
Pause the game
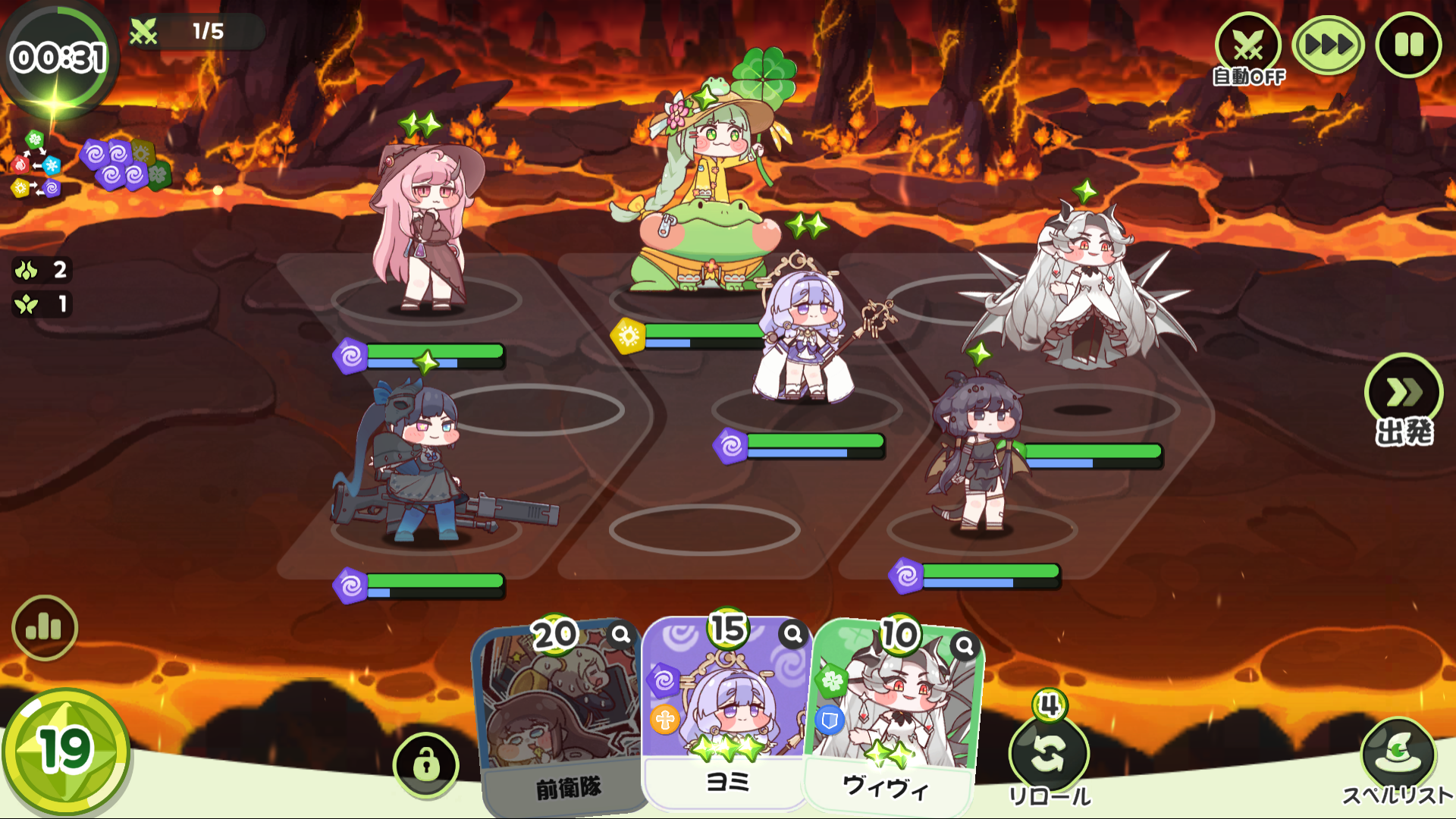pos(1408,45)
